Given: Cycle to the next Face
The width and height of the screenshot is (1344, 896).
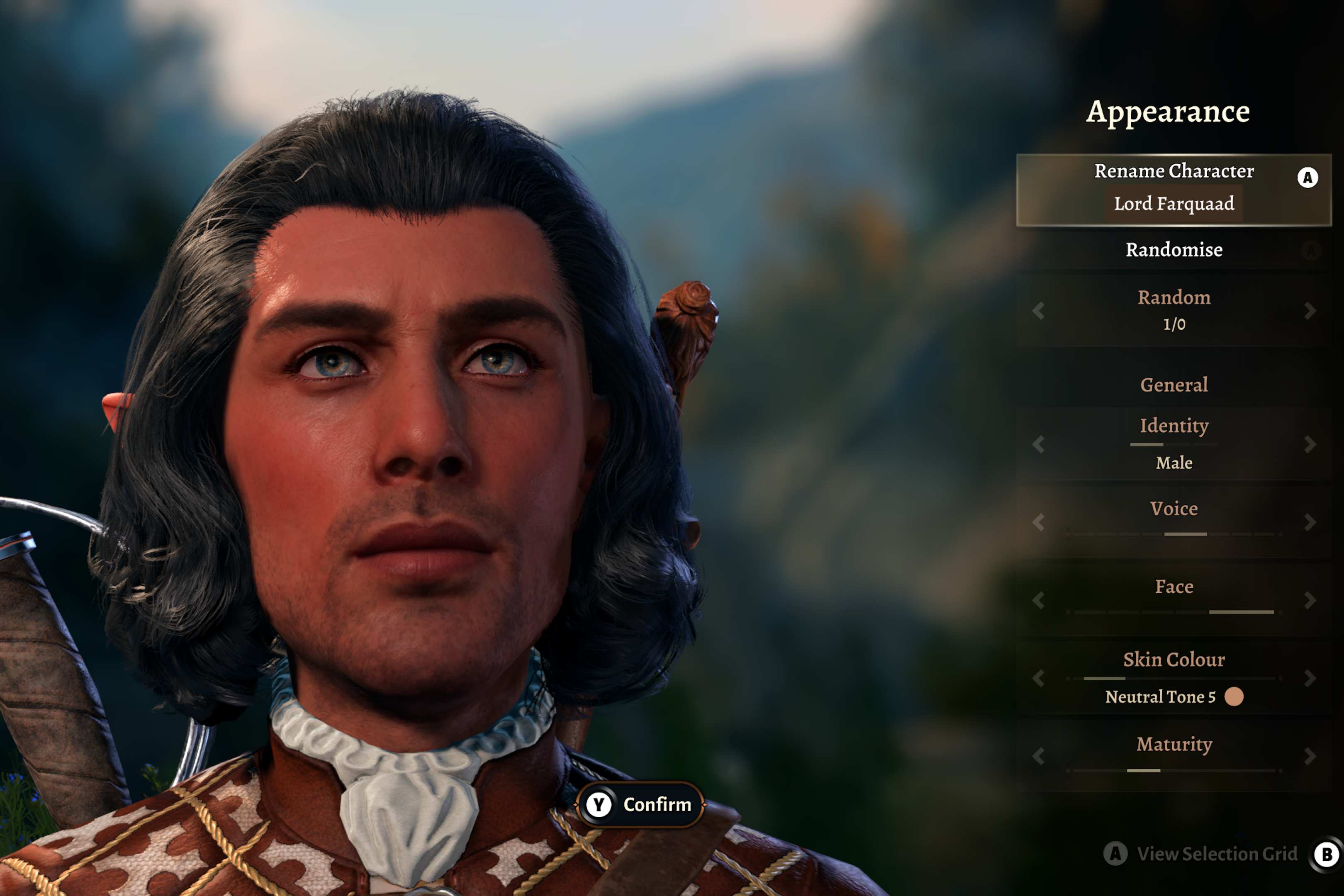Looking at the screenshot, I should pos(1310,600).
